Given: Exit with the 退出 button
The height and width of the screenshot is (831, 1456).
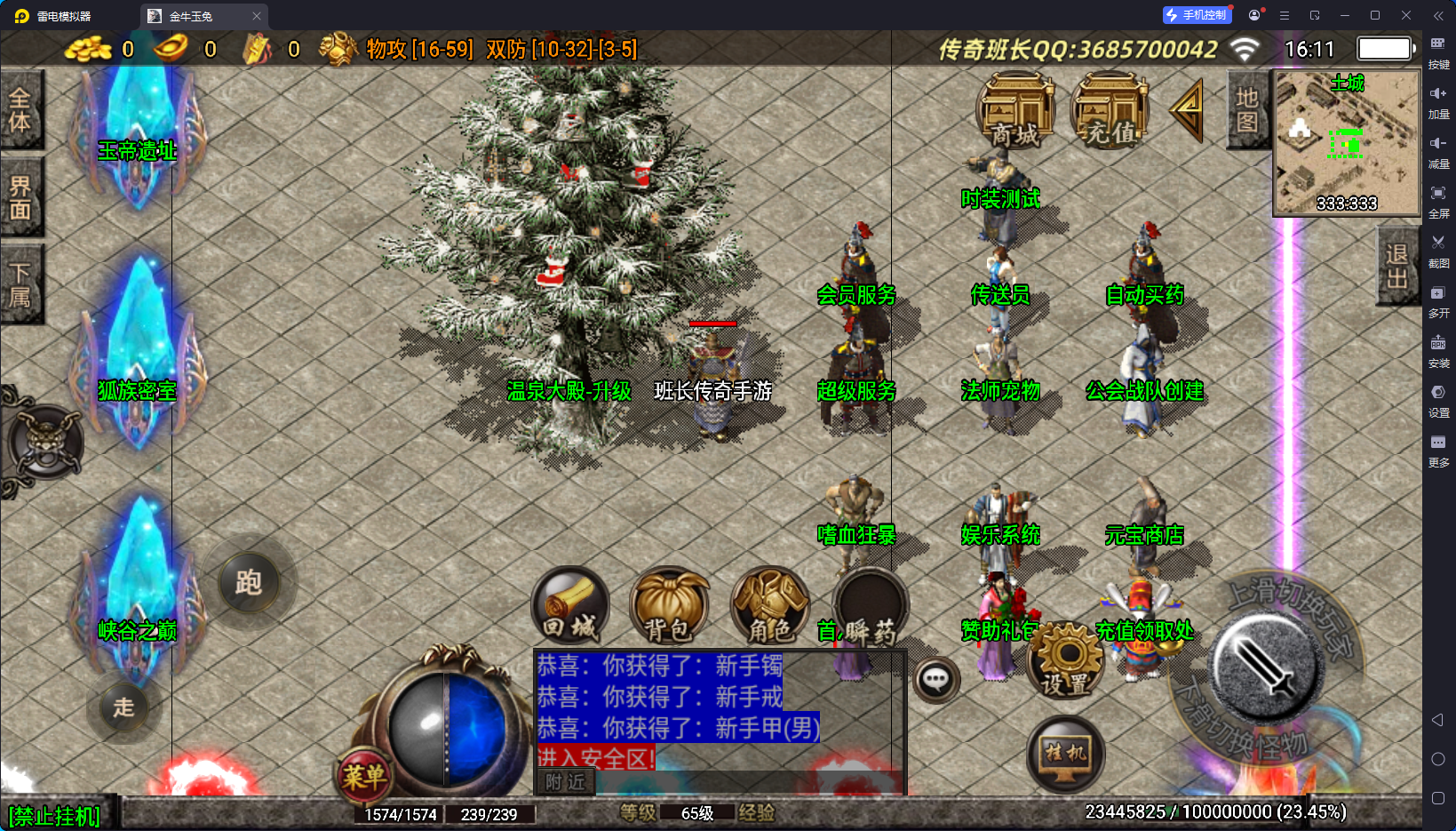Looking at the screenshot, I should pyautogui.click(x=1396, y=266).
